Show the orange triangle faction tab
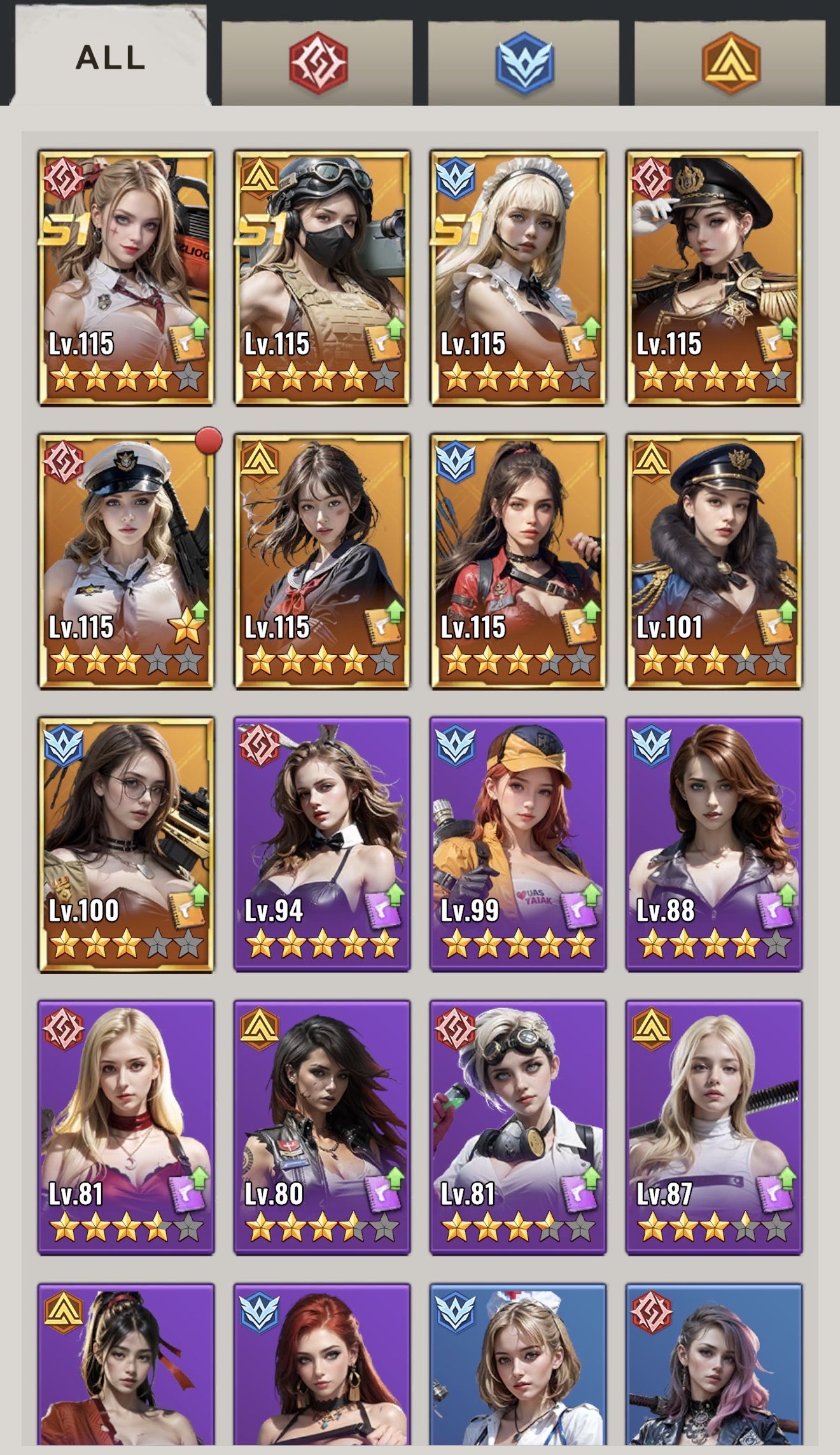This screenshot has width=840, height=1455. 730,62
